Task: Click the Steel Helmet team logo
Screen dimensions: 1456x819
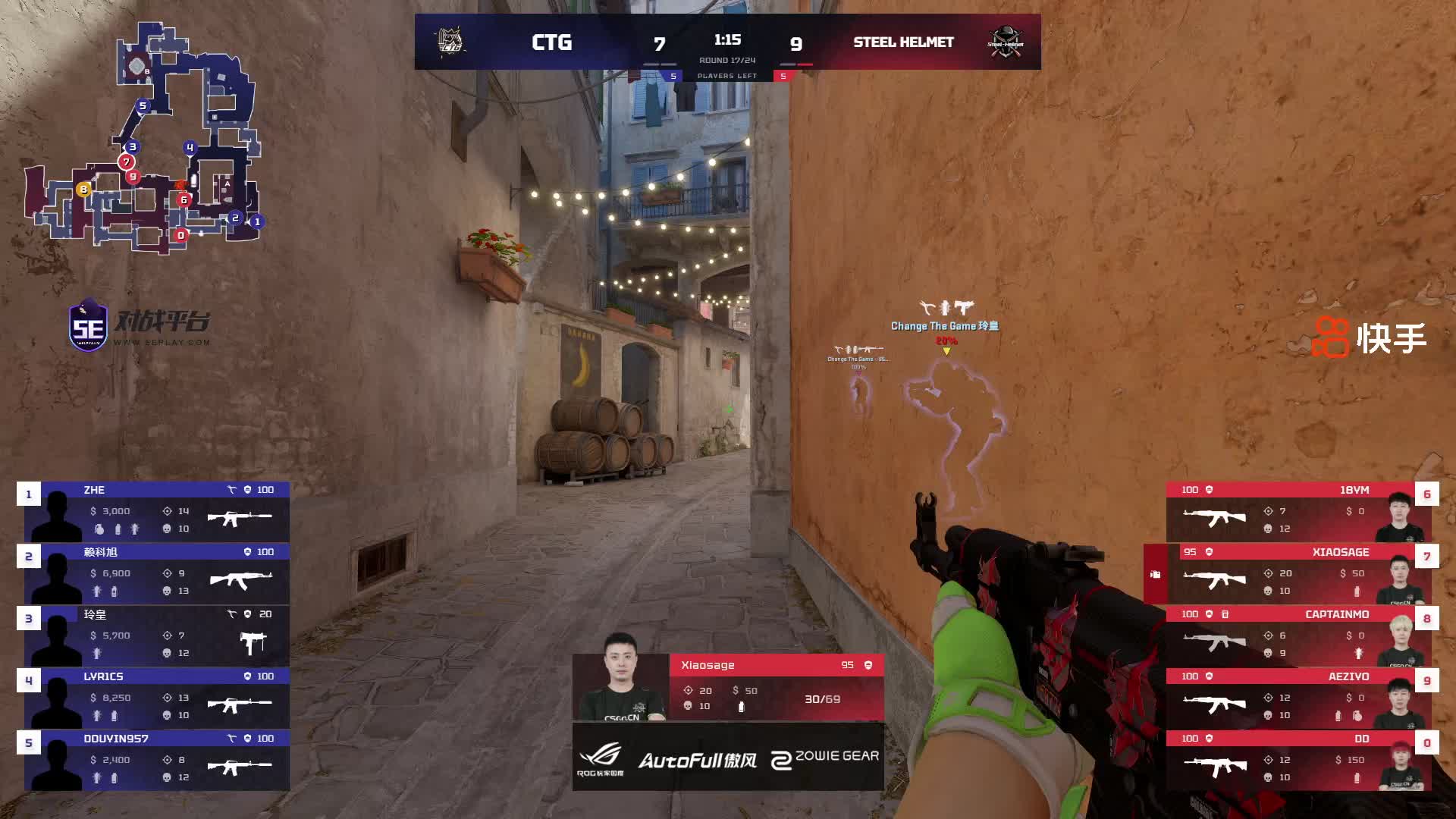Action: (x=1005, y=42)
